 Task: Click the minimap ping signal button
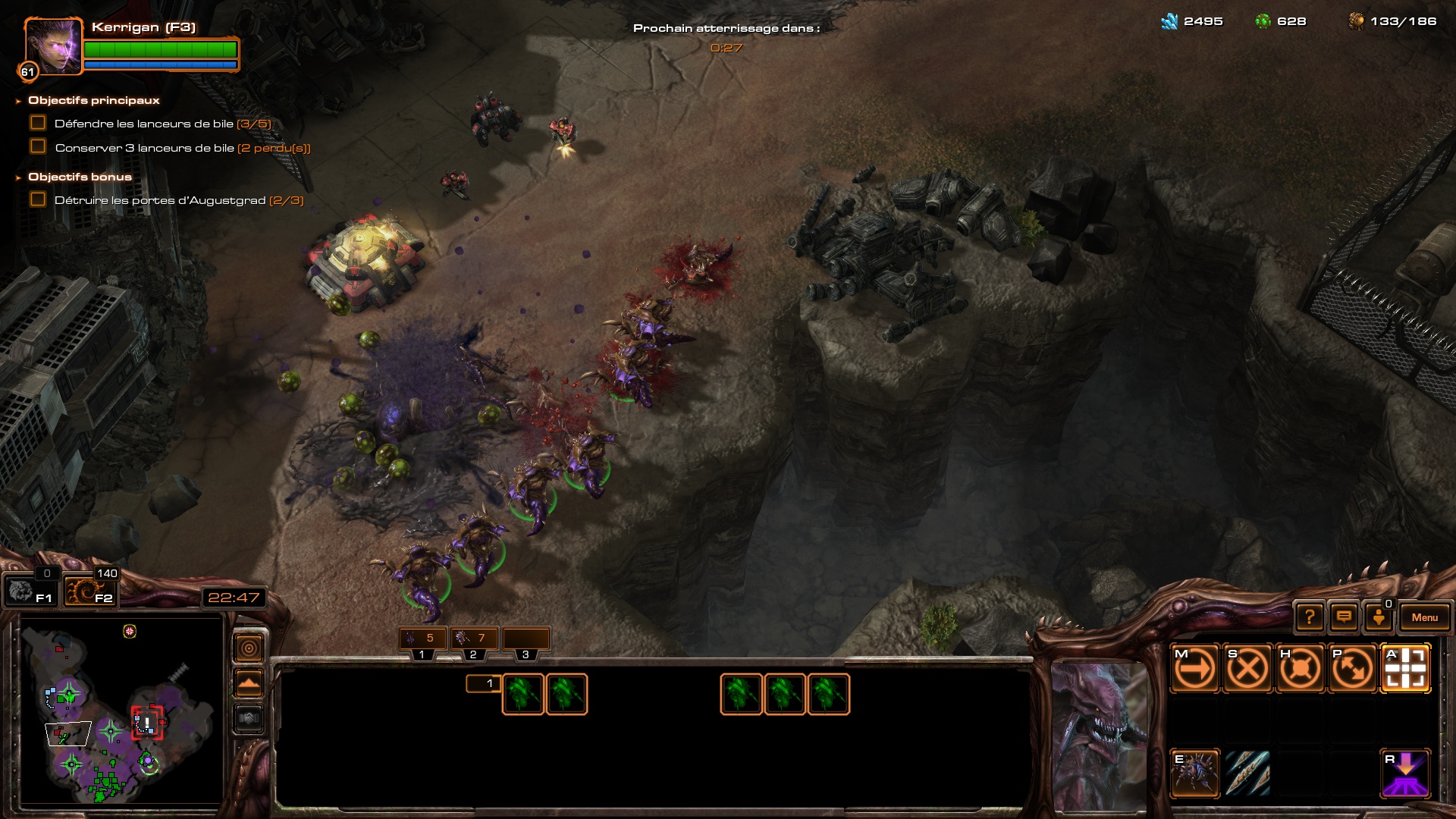(249, 648)
